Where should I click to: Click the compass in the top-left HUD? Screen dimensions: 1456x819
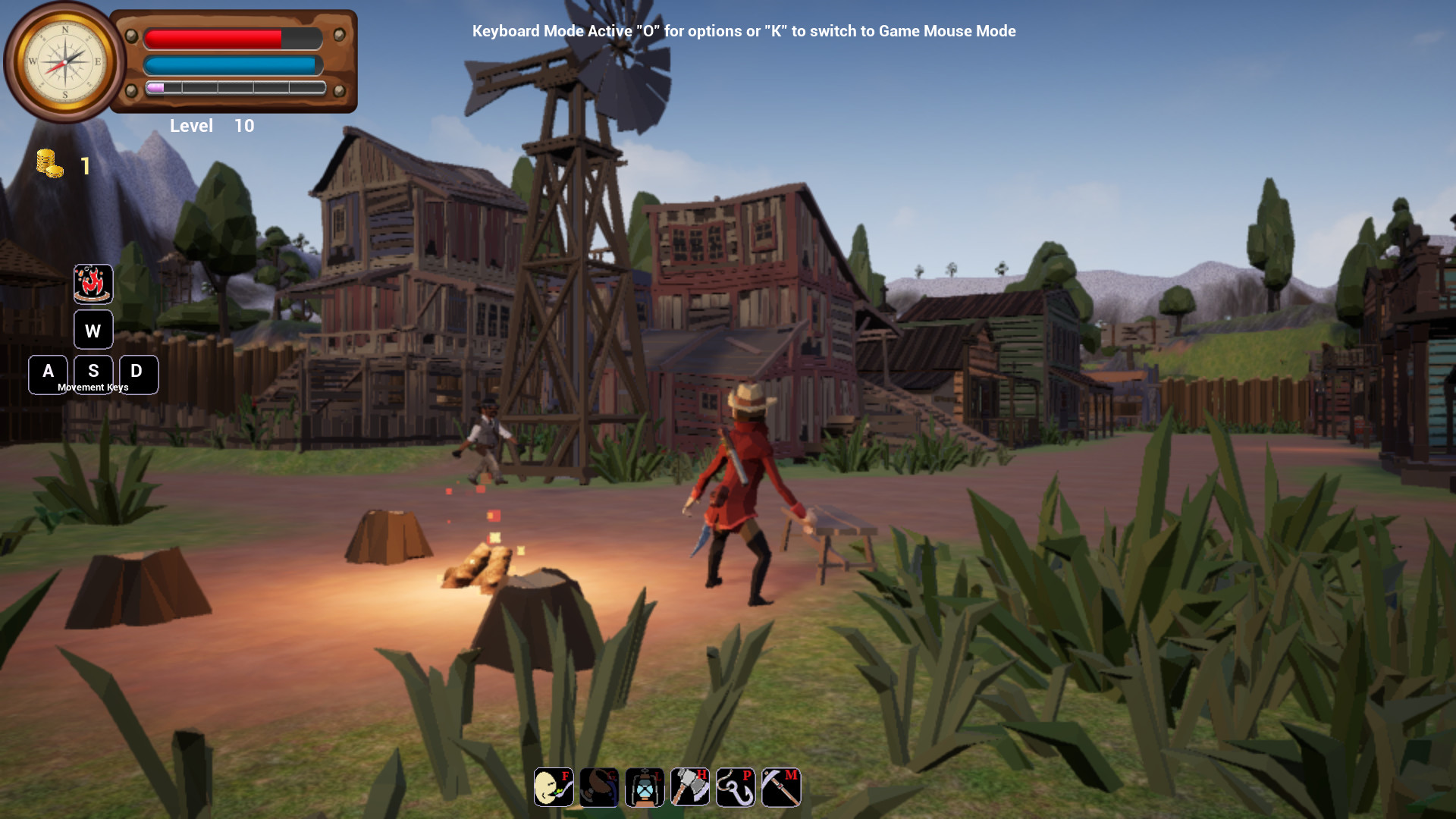(x=67, y=61)
